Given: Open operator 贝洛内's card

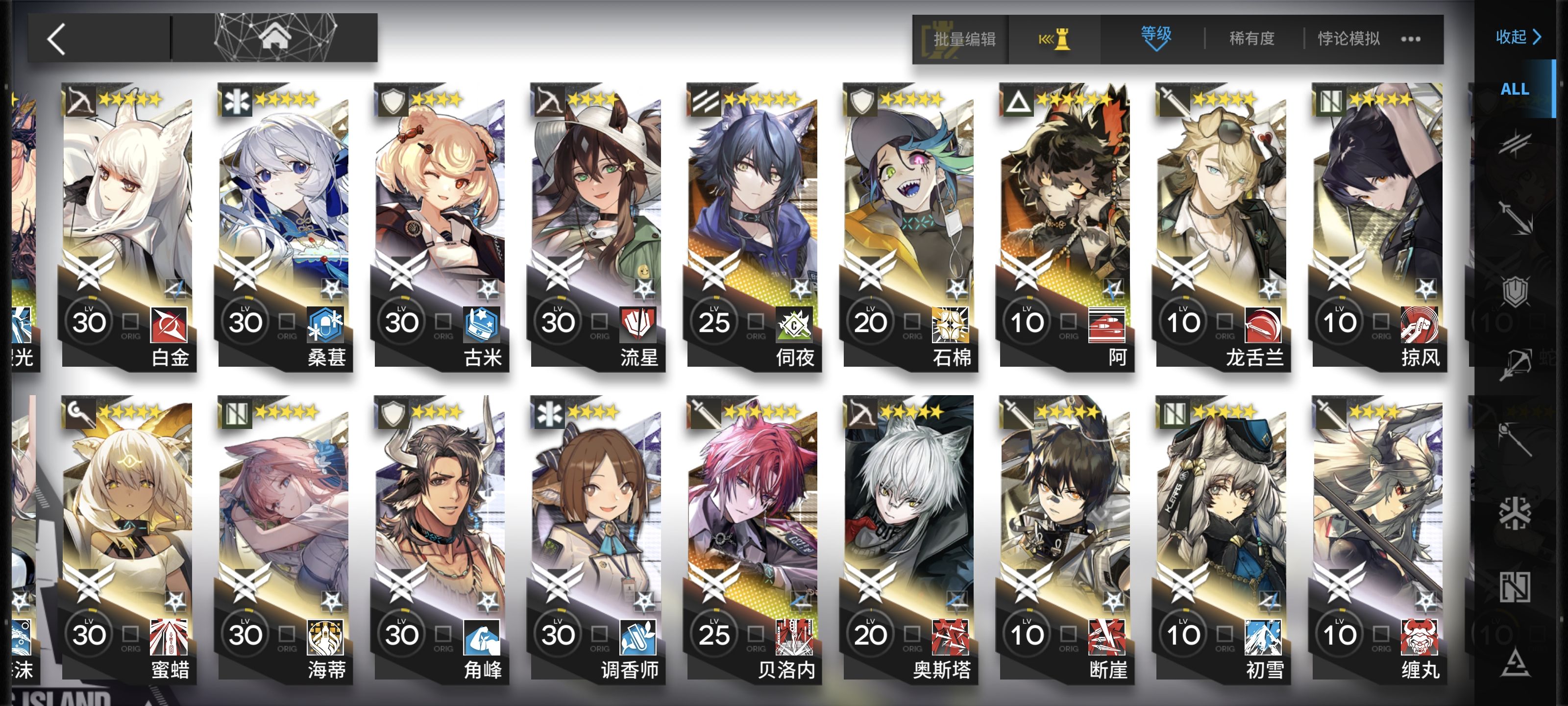Looking at the screenshot, I should [x=754, y=539].
